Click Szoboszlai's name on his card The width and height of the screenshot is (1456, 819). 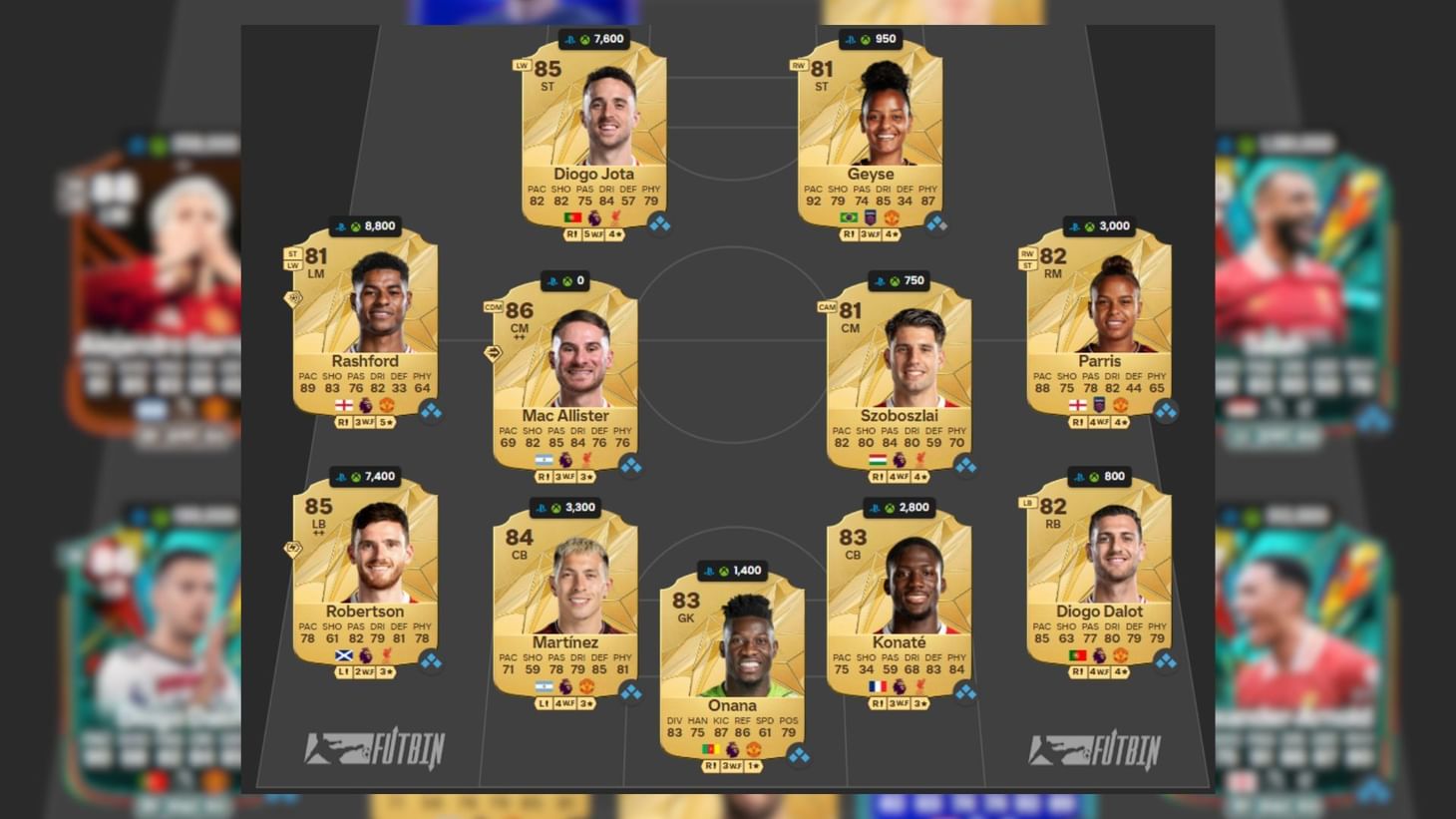(900, 416)
